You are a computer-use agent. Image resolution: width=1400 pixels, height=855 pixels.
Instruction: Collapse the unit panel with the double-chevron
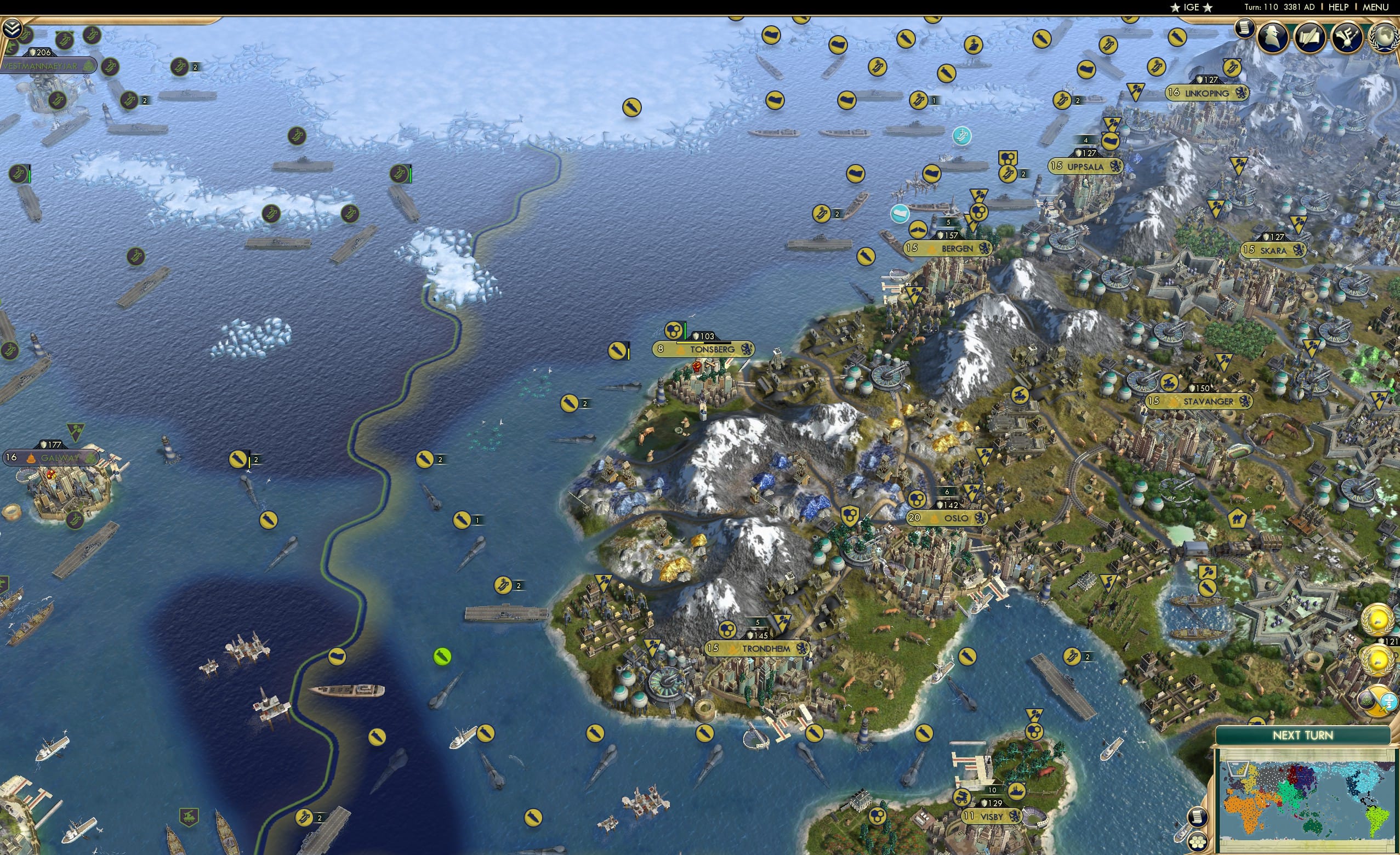(12, 29)
